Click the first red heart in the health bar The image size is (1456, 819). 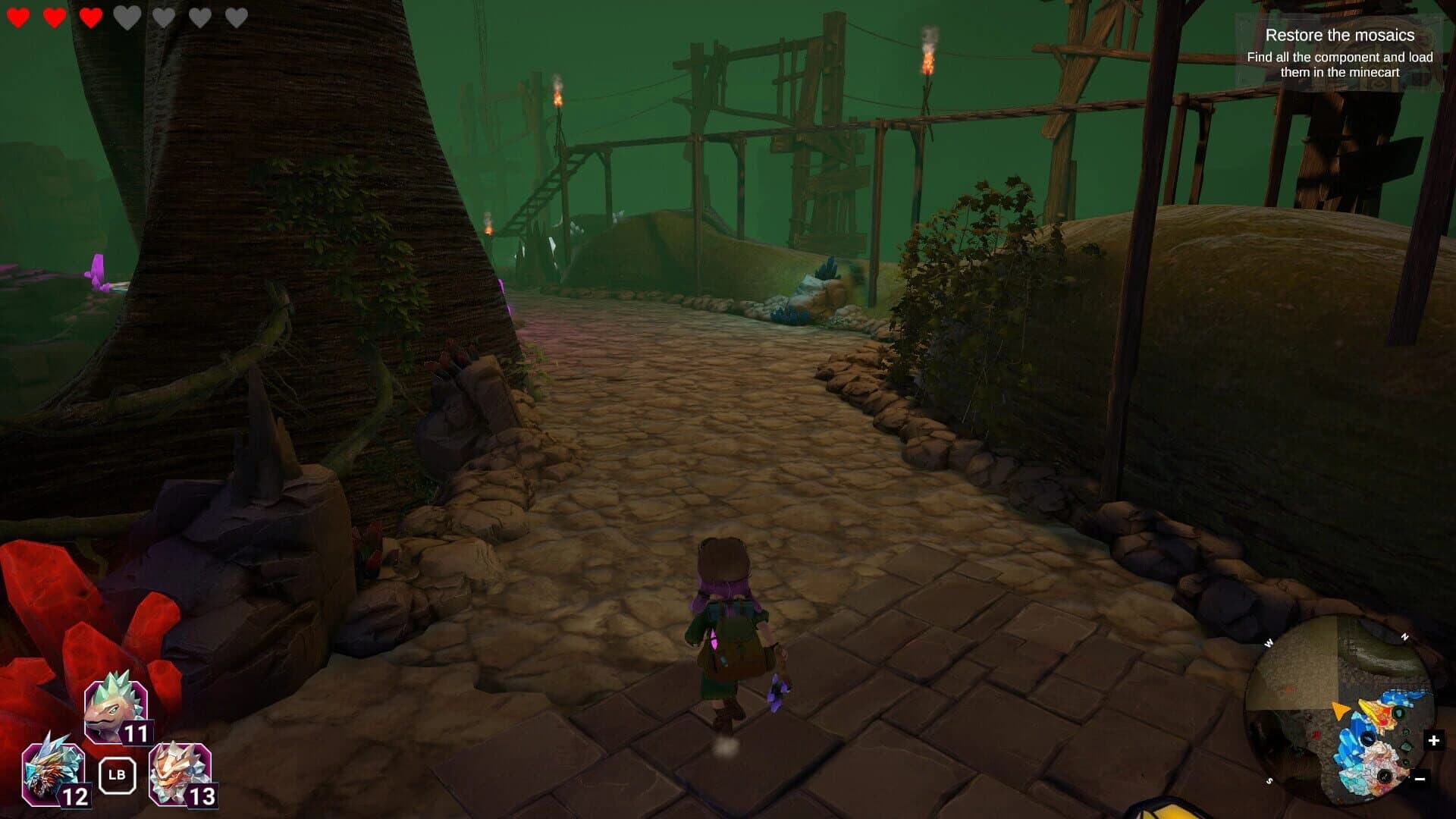[18, 18]
